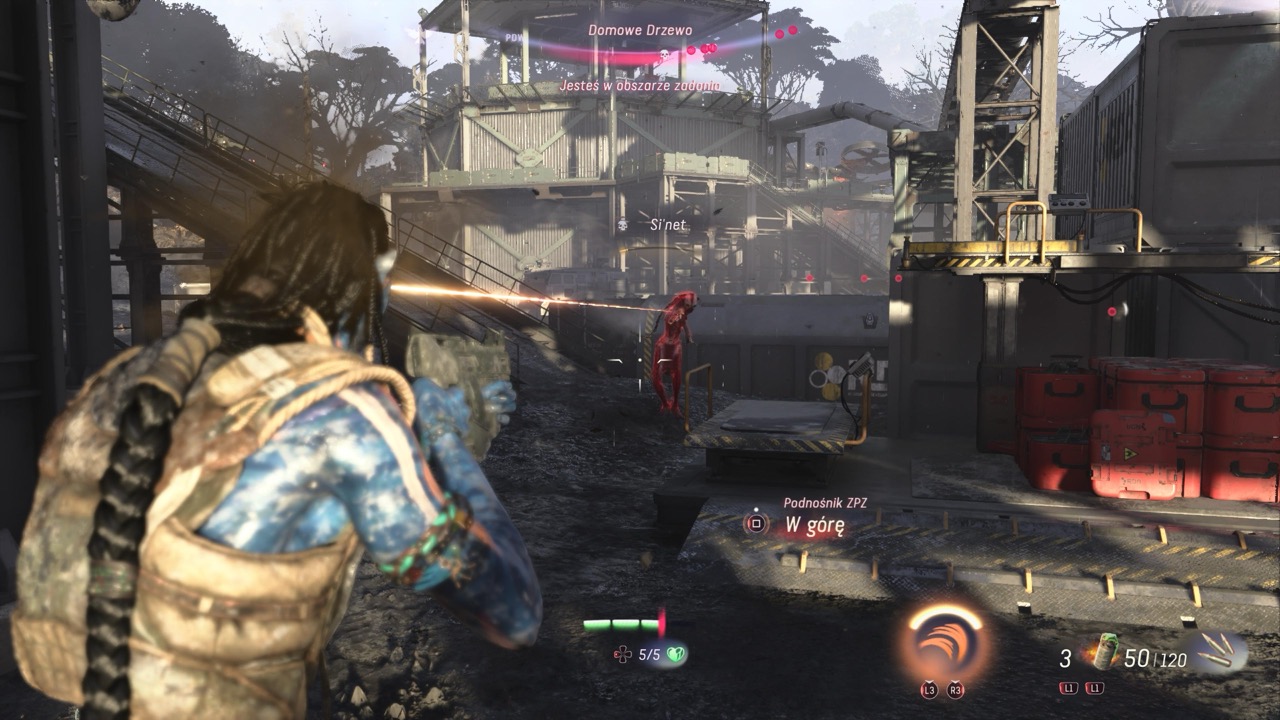Use the green heart healing item

click(676, 654)
